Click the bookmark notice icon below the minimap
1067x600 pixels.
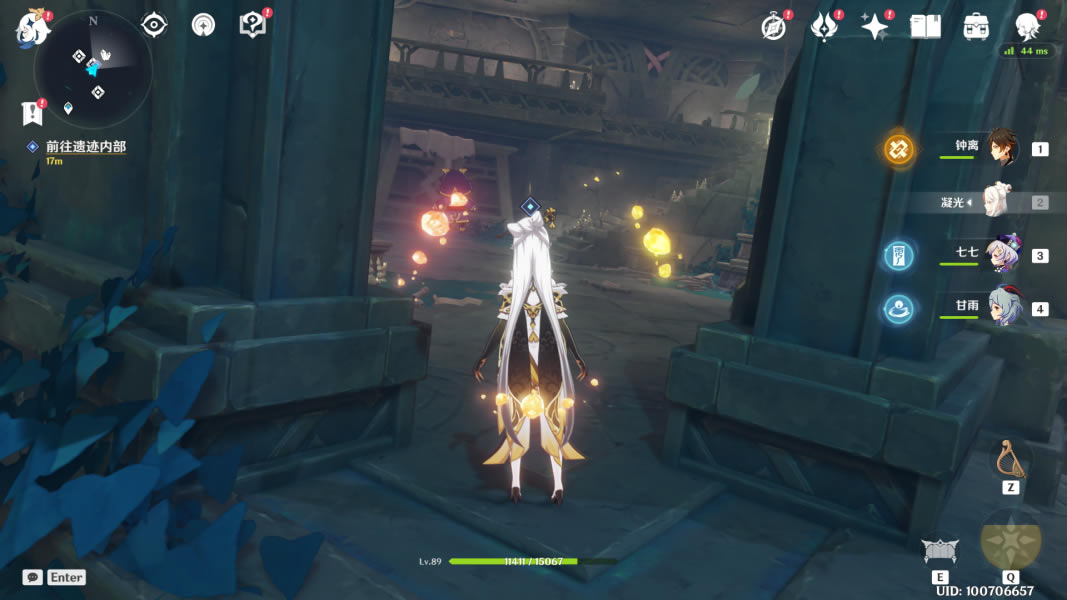tap(32, 113)
